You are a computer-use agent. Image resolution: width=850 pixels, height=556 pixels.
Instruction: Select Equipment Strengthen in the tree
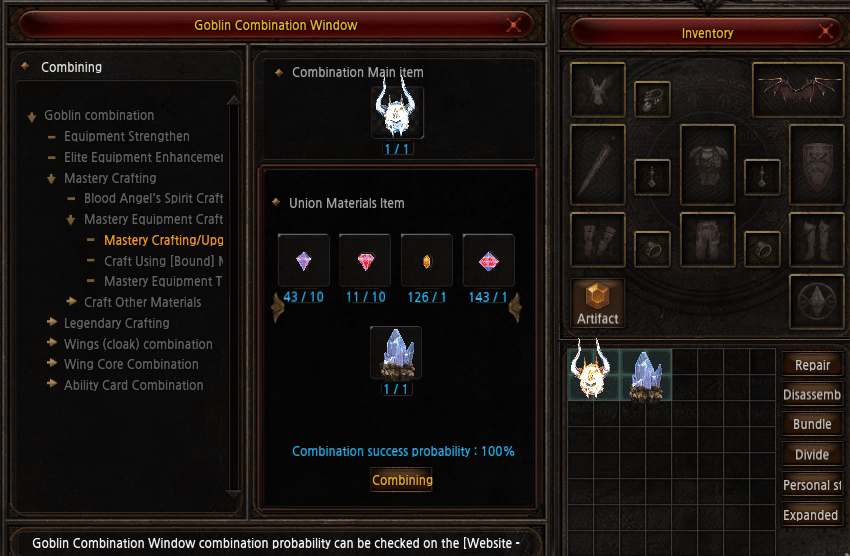[126, 136]
